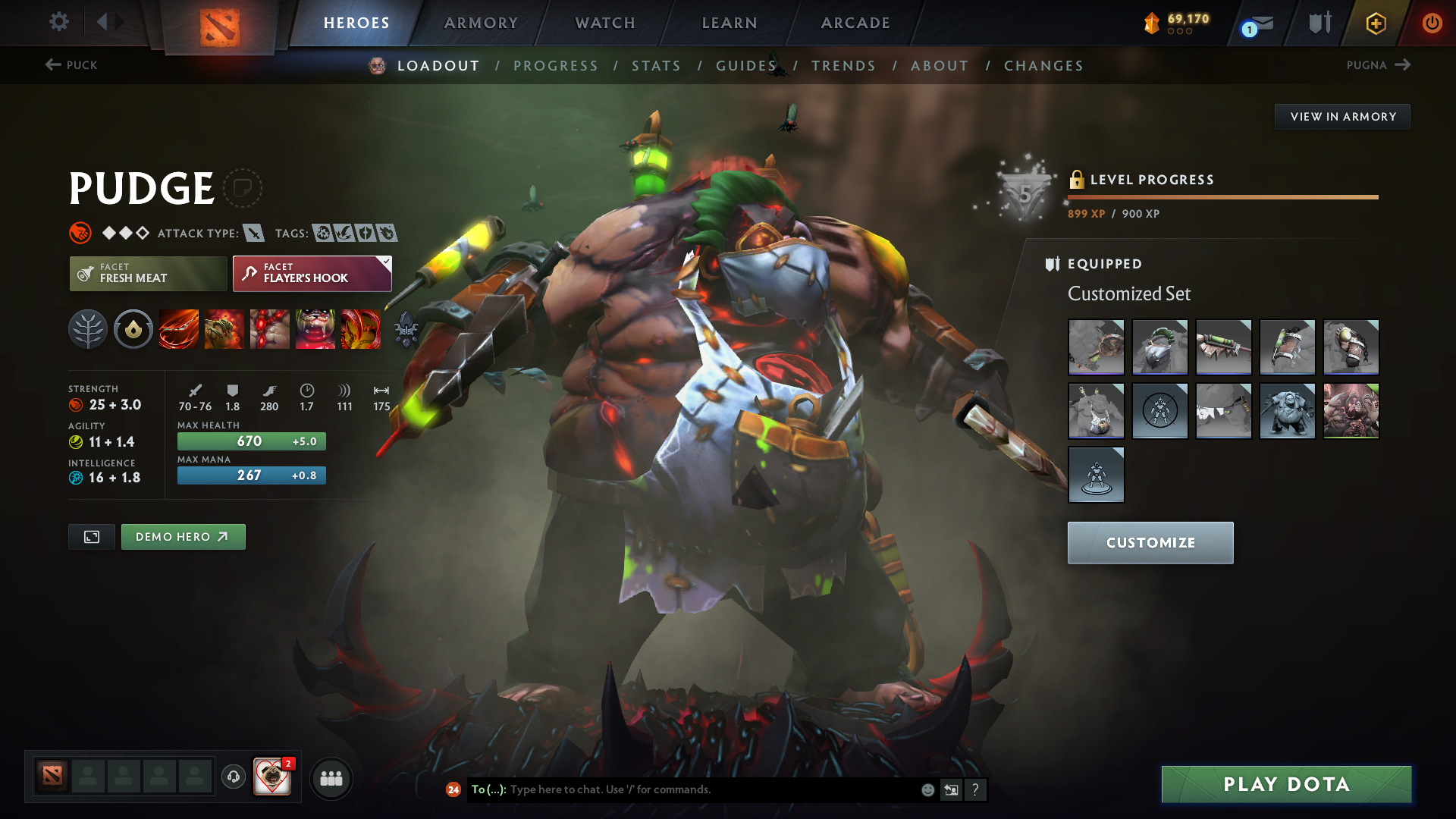
Task: Click the CUSTOMIZE button
Action: (1150, 542)
